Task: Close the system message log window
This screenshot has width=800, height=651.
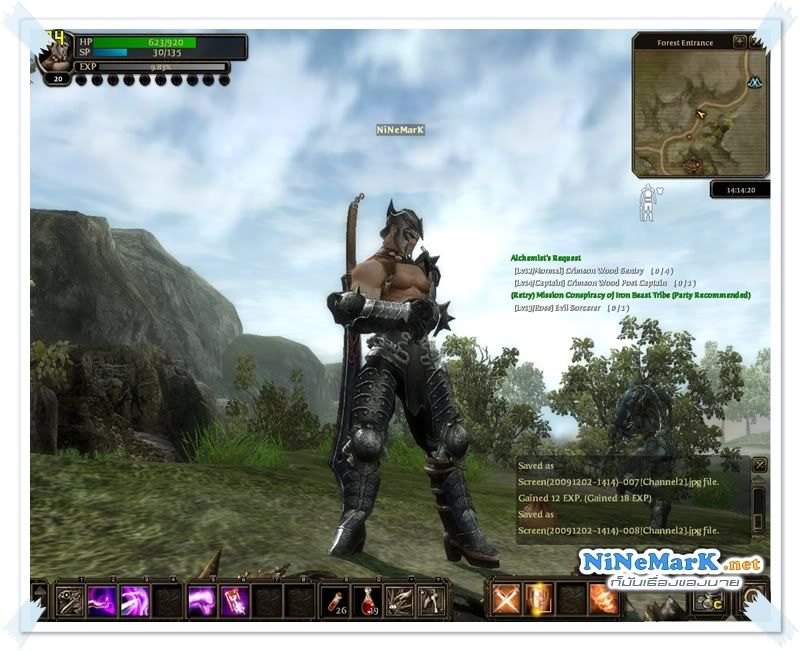Action: [x=759, y=465]
